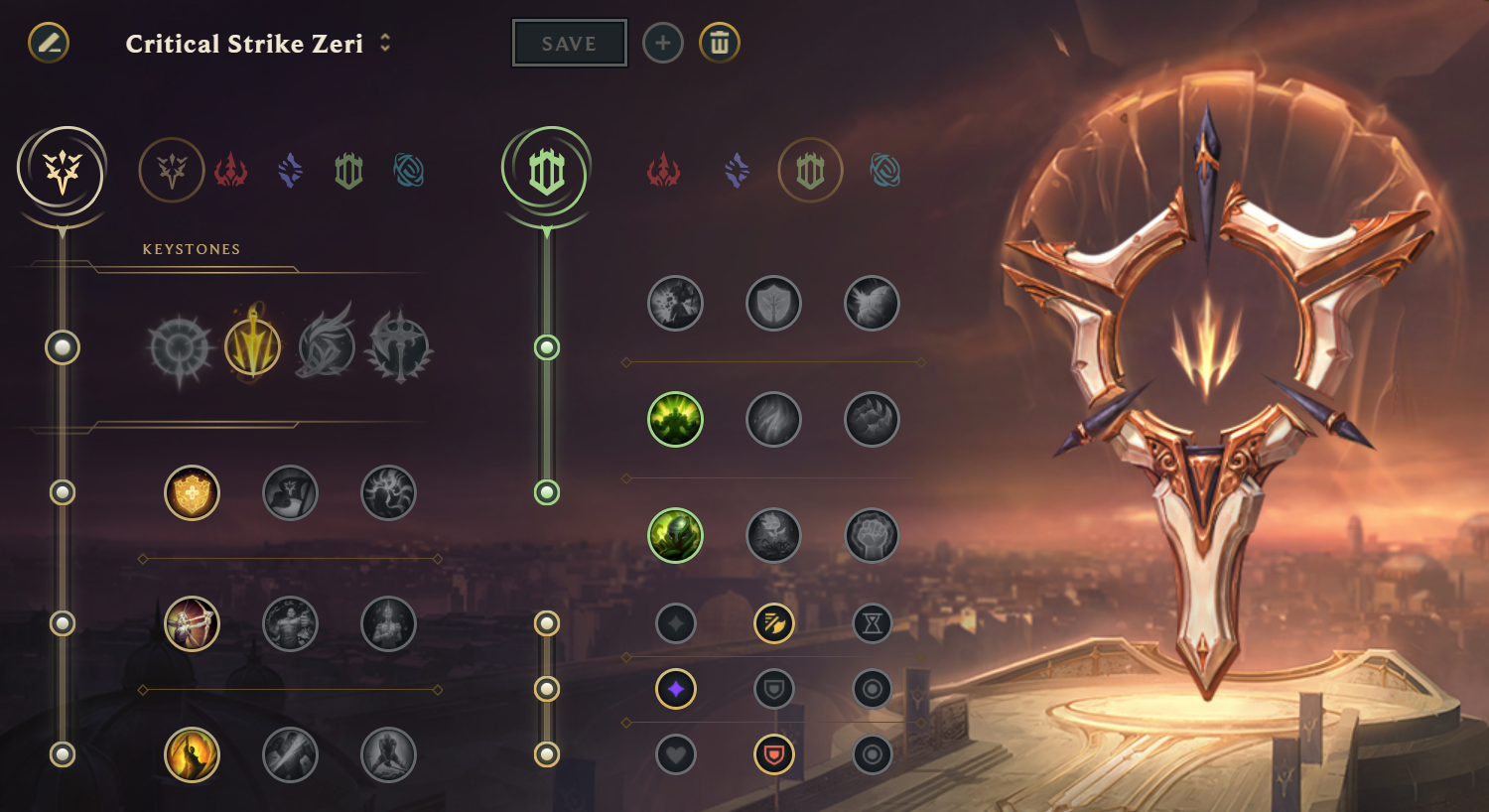This screenshot has width=1489, height=812.
Task: Delete this rune page with trash button
Action: pos(720,43)
